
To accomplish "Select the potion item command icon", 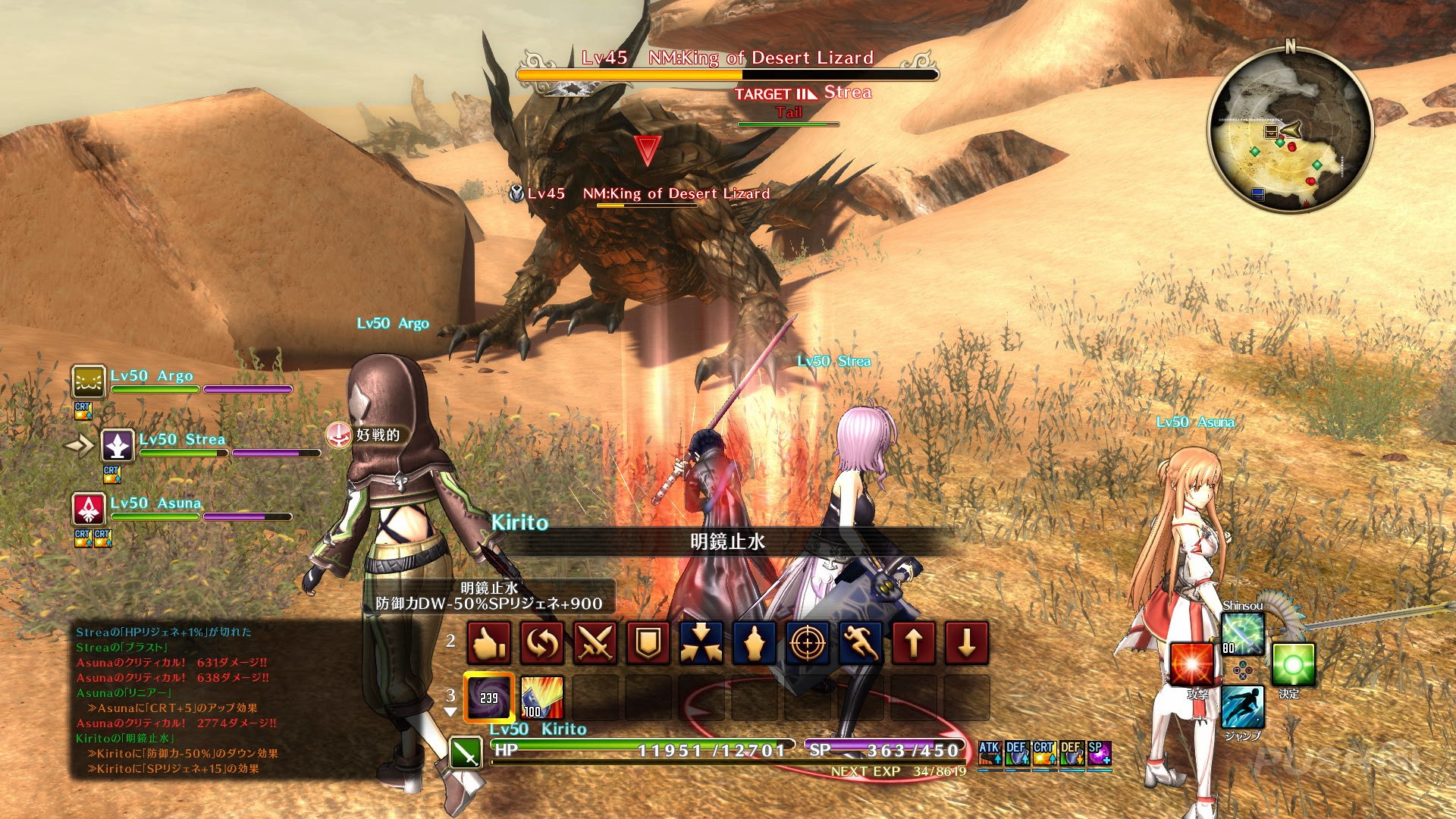I will (753, 643).
